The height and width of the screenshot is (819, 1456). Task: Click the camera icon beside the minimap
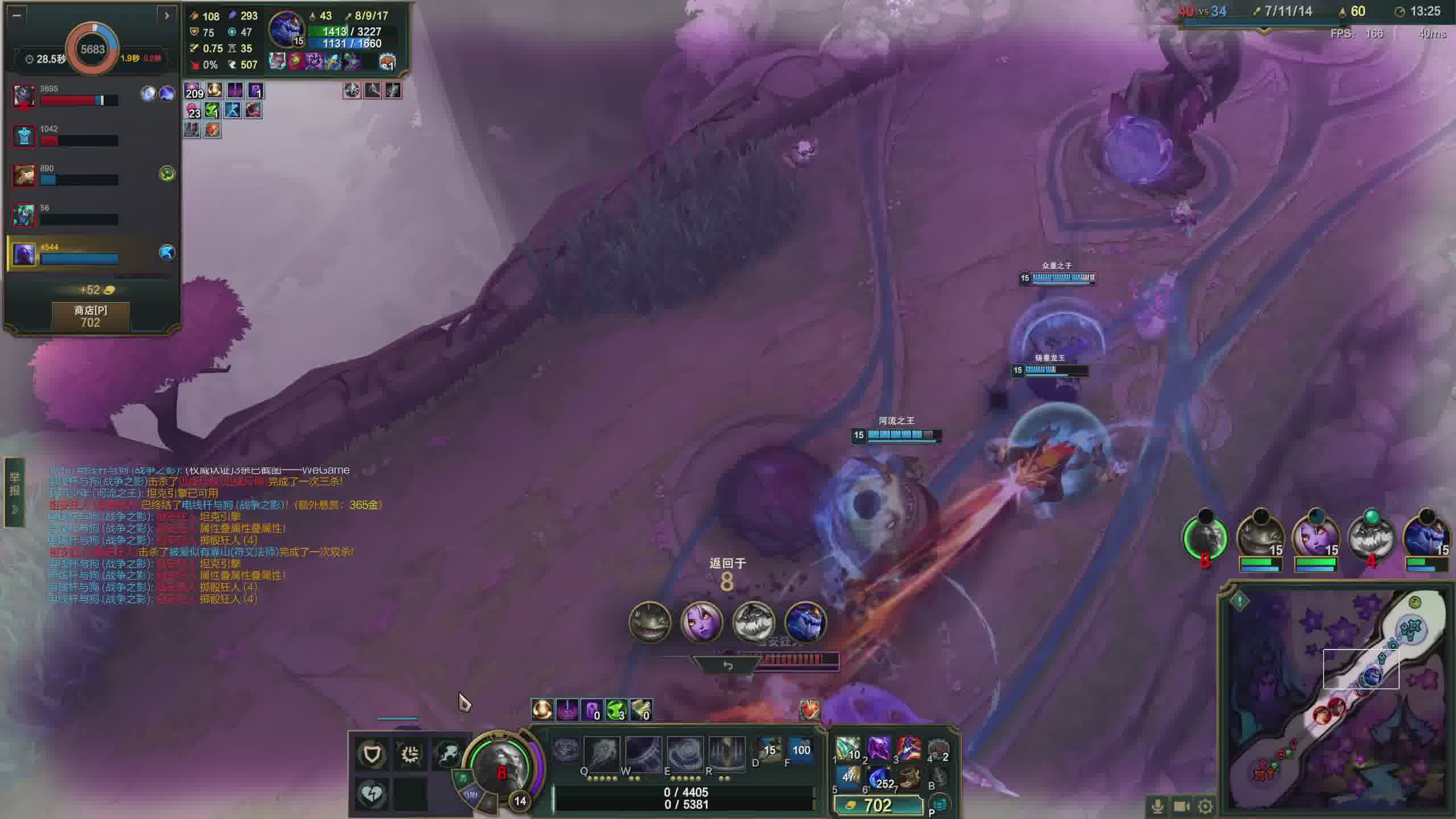[1181, 806]
